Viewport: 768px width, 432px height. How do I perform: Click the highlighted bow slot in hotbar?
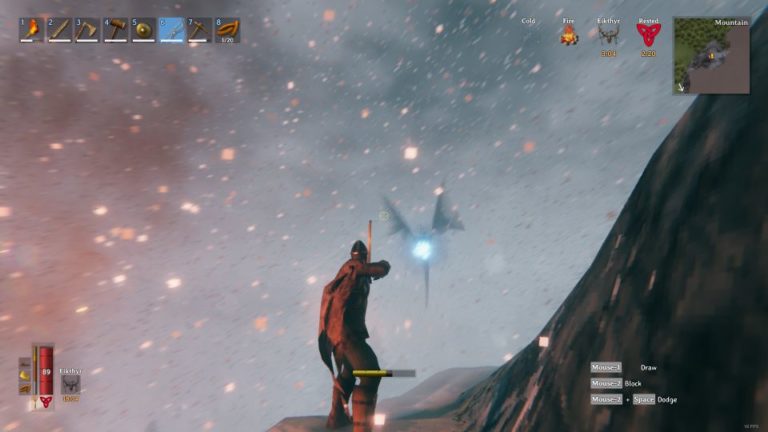[171, 30]
